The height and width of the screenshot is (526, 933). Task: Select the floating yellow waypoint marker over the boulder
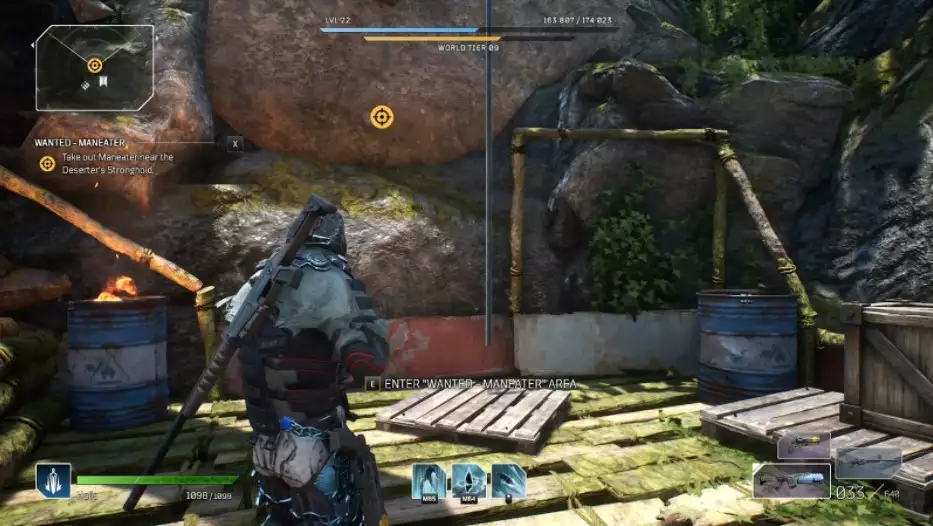(381, 117)
